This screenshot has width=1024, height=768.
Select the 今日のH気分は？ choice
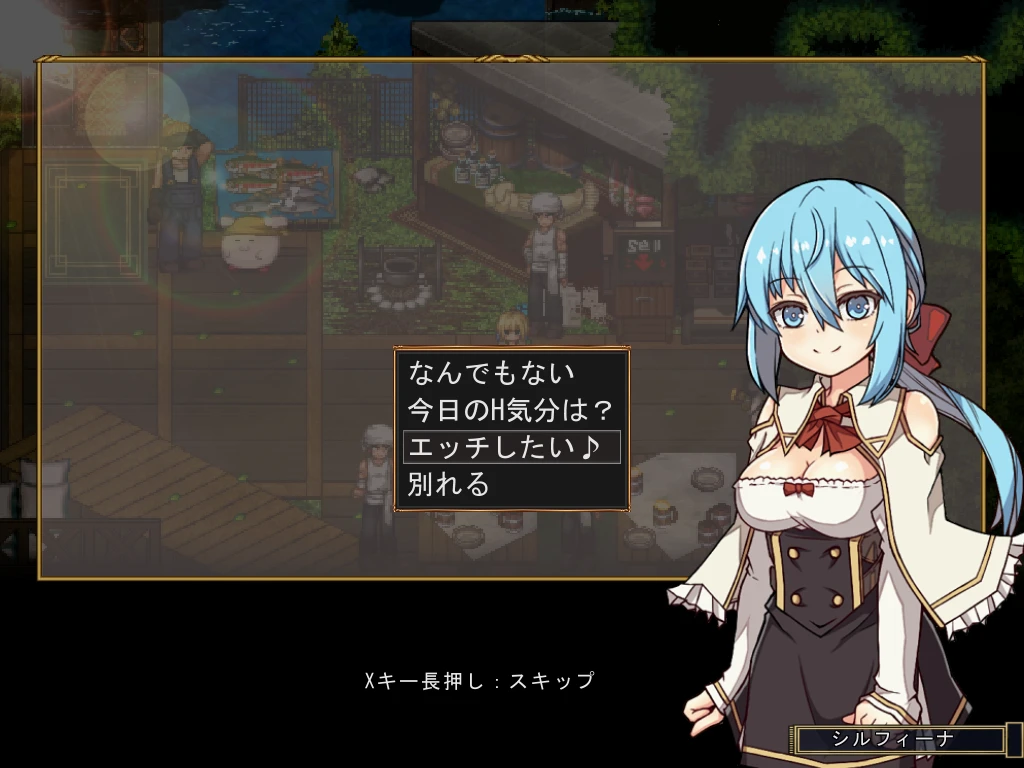[x=509, y=410]
